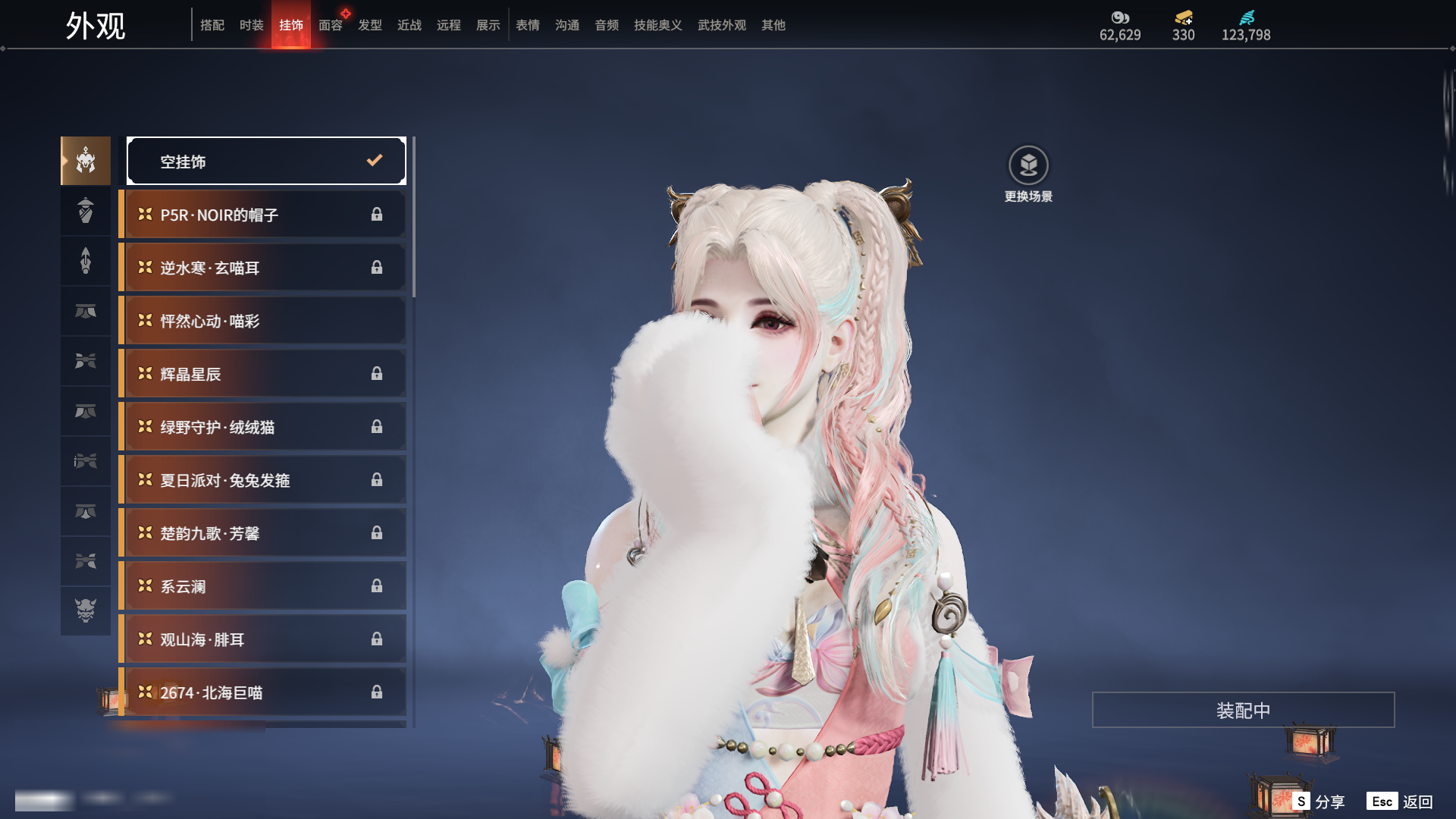
Task: Go to the 发型 tab
Action: click(x=369, y=25)
